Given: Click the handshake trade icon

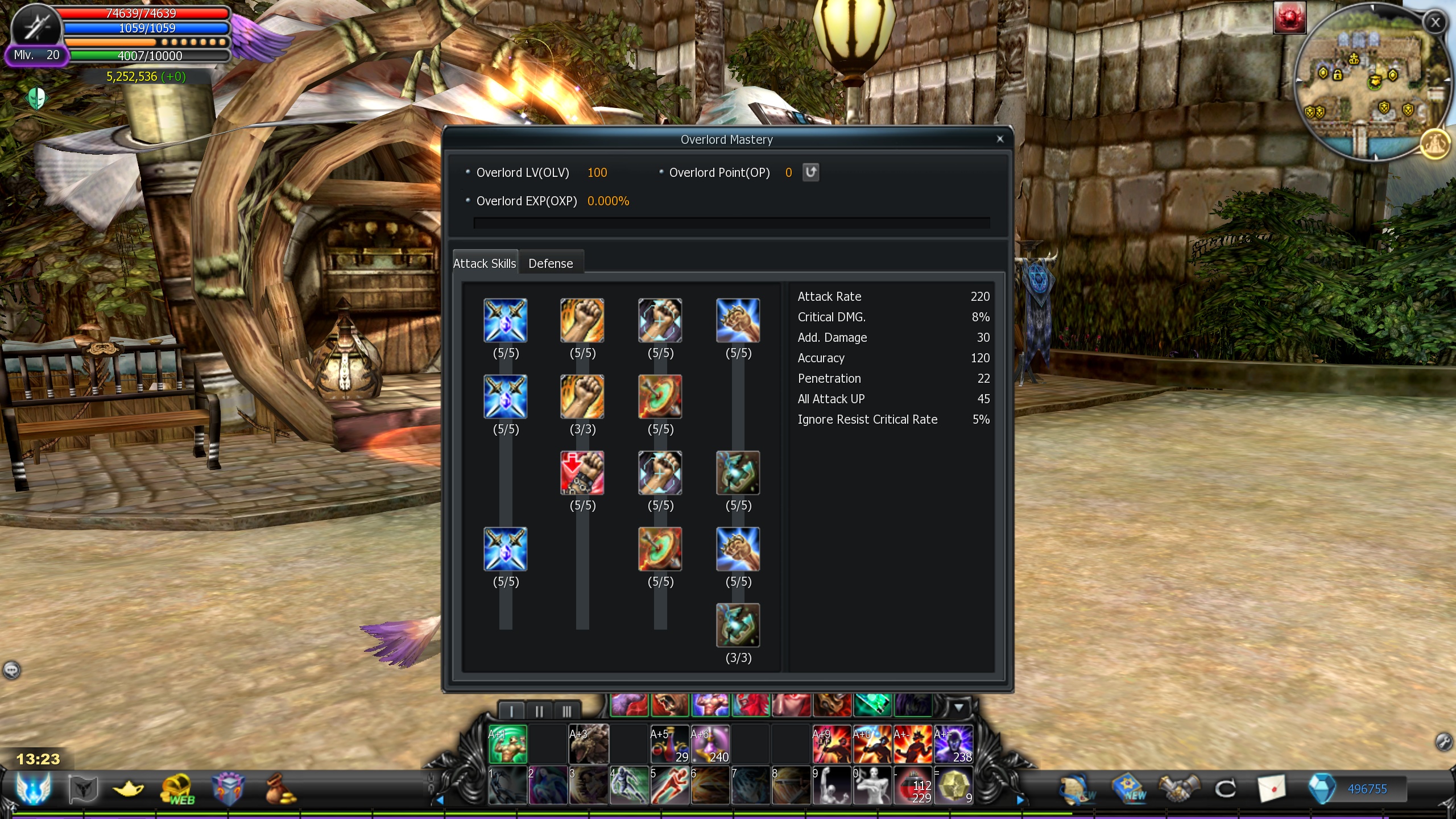Looking at the screenshot, I should click(x=1178, y=789).
